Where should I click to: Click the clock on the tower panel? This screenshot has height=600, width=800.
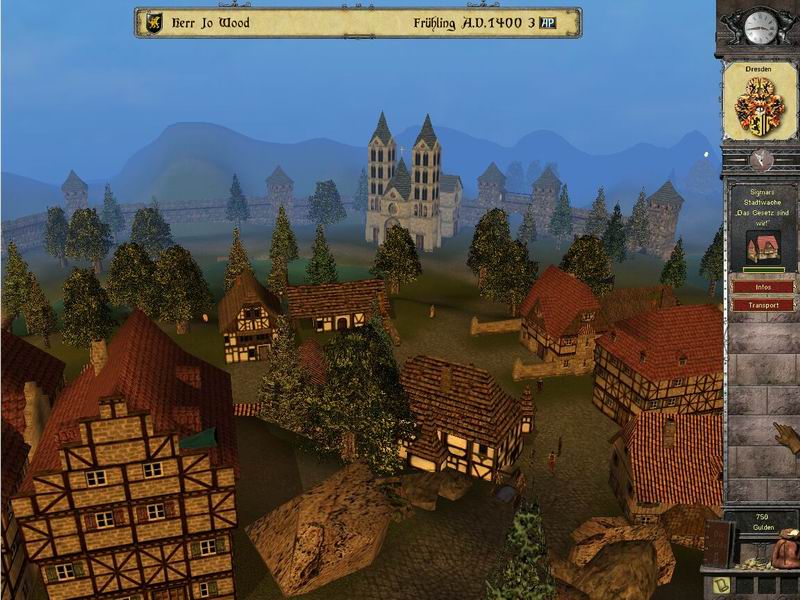[x=760, y=28]
